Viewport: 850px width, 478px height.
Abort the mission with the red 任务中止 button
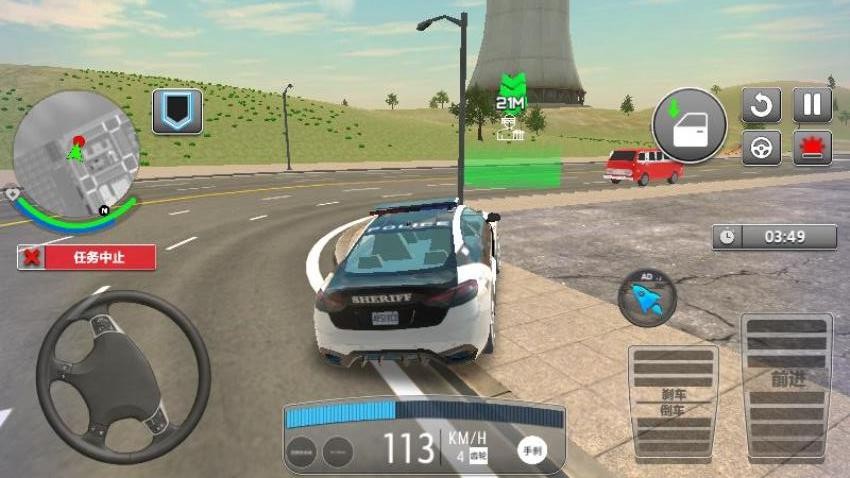[87, 257]
